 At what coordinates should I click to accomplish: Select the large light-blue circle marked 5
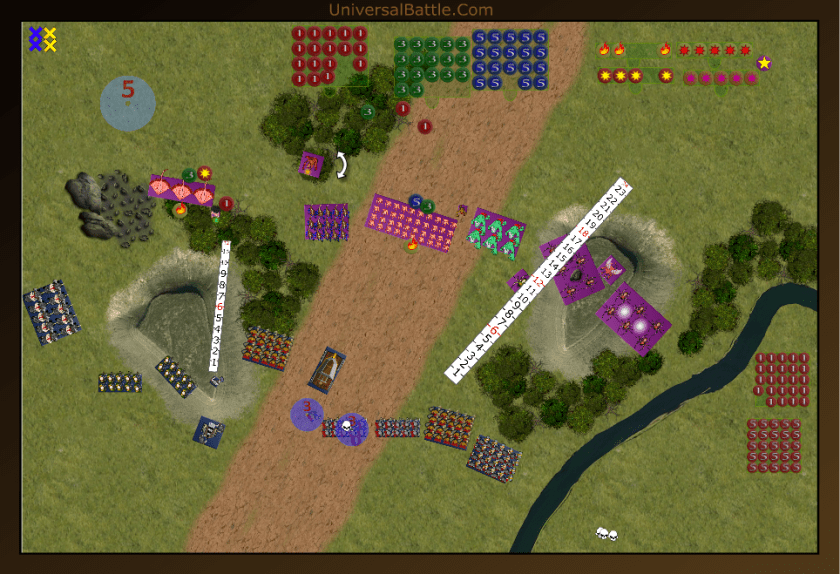coord(128,102)
